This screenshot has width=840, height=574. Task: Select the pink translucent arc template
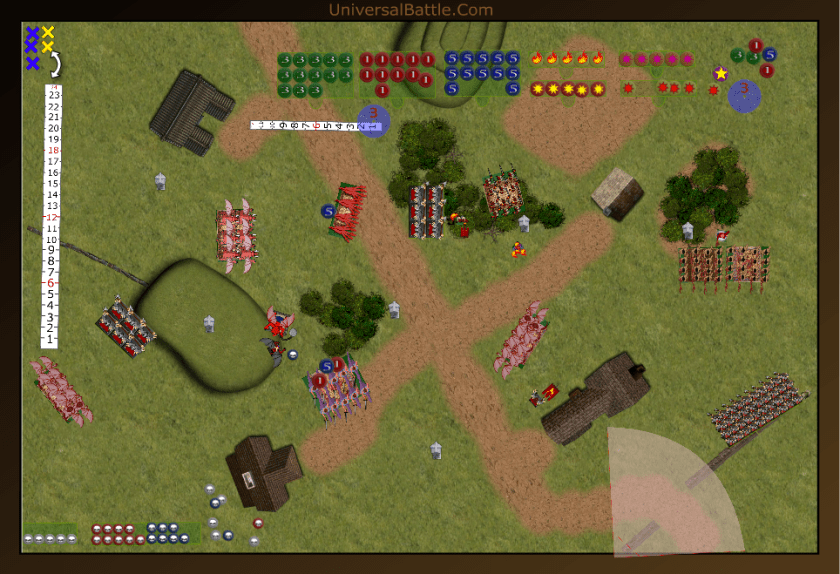click(670, 495)
